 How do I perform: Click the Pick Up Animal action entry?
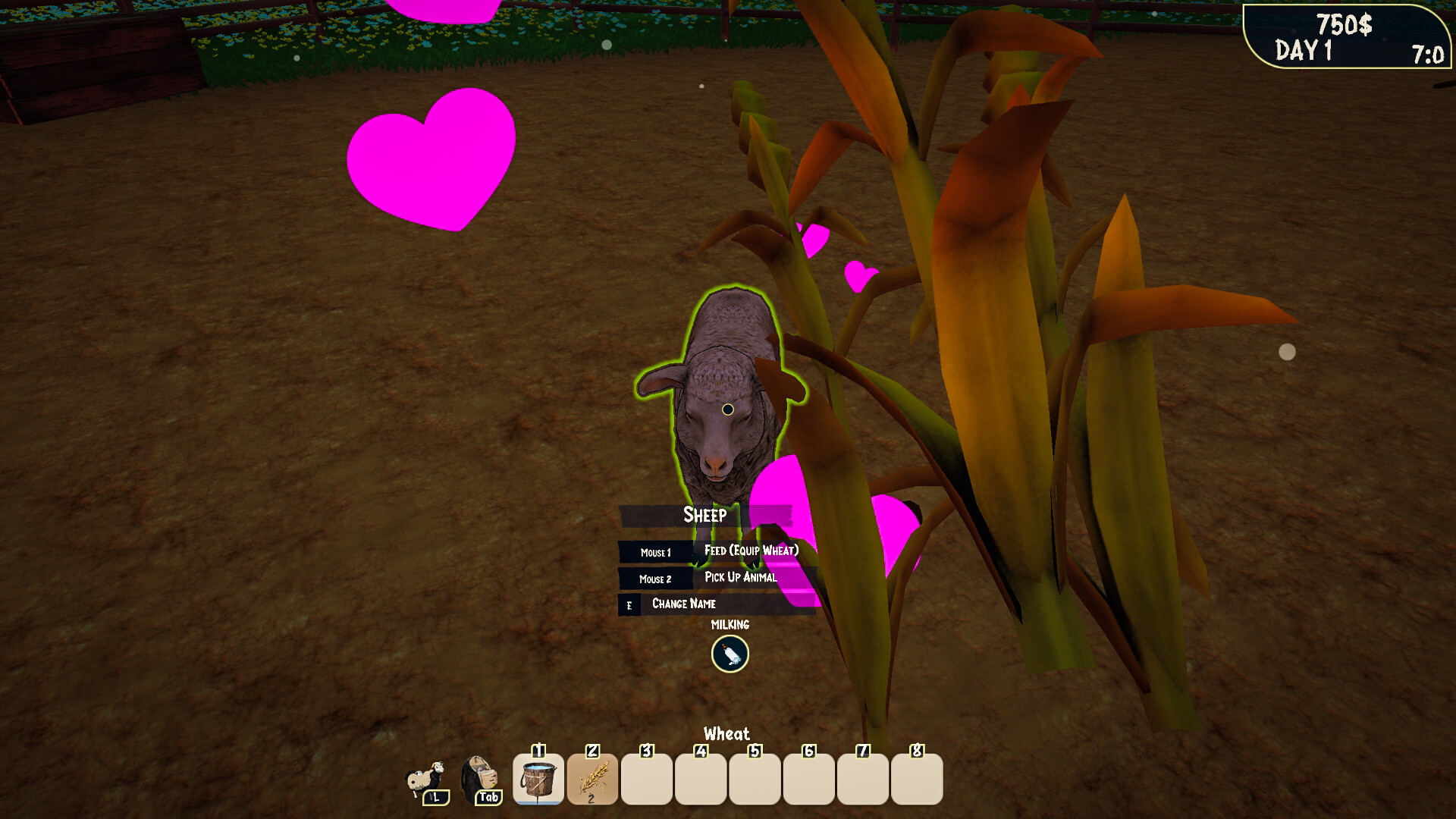coord(741,578)
